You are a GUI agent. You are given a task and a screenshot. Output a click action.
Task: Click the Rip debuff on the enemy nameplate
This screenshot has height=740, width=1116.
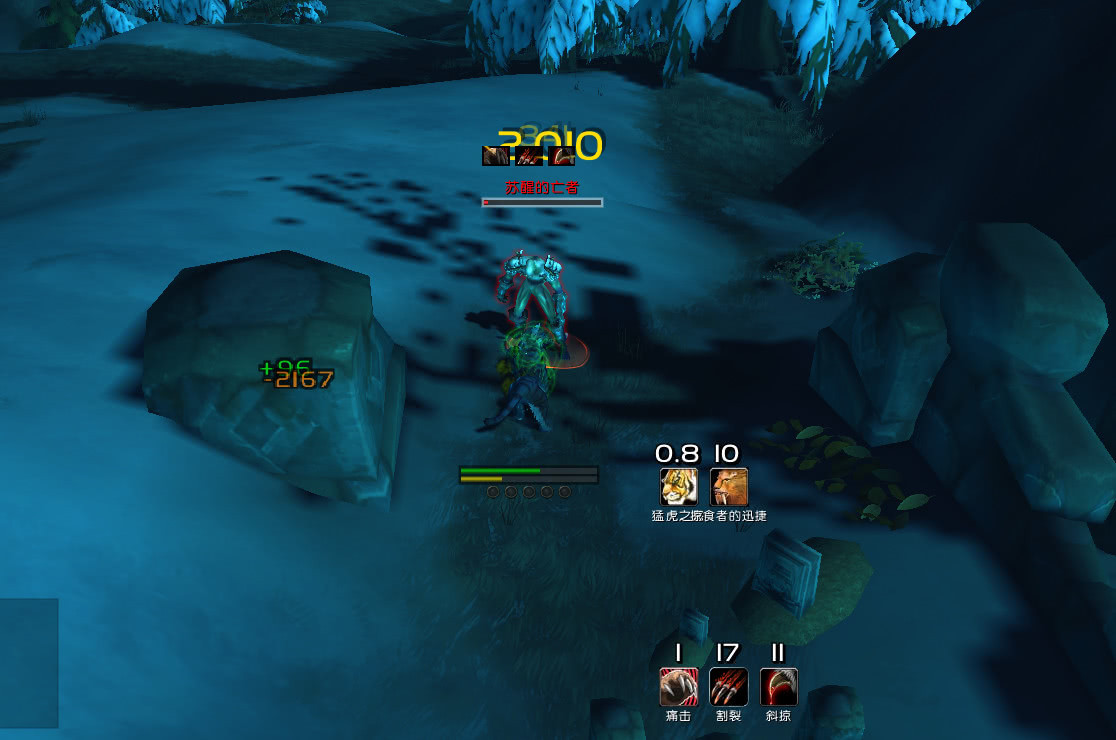[529, 156]
